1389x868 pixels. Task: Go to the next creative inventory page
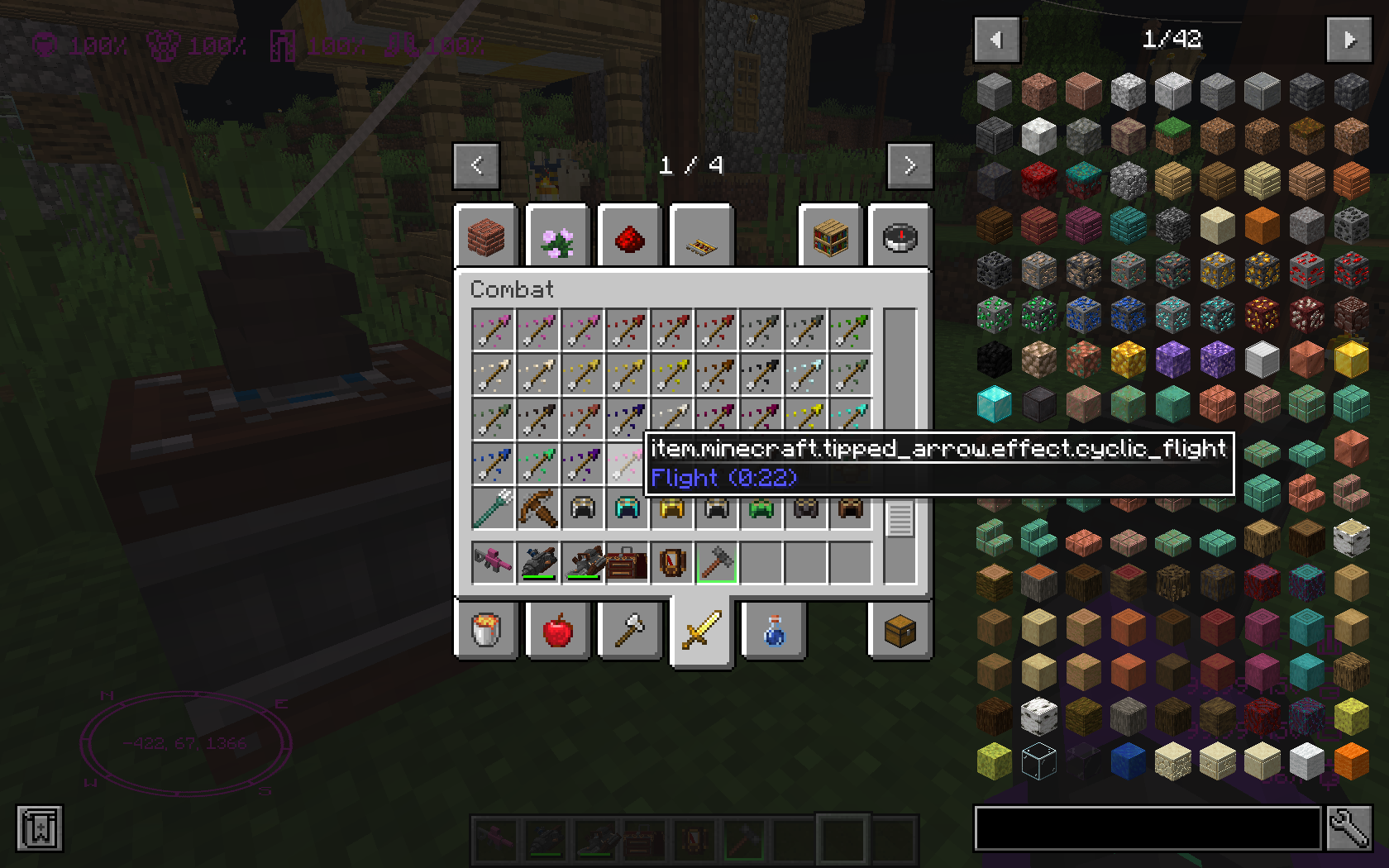pyautogui.click(x=909, y=165)
